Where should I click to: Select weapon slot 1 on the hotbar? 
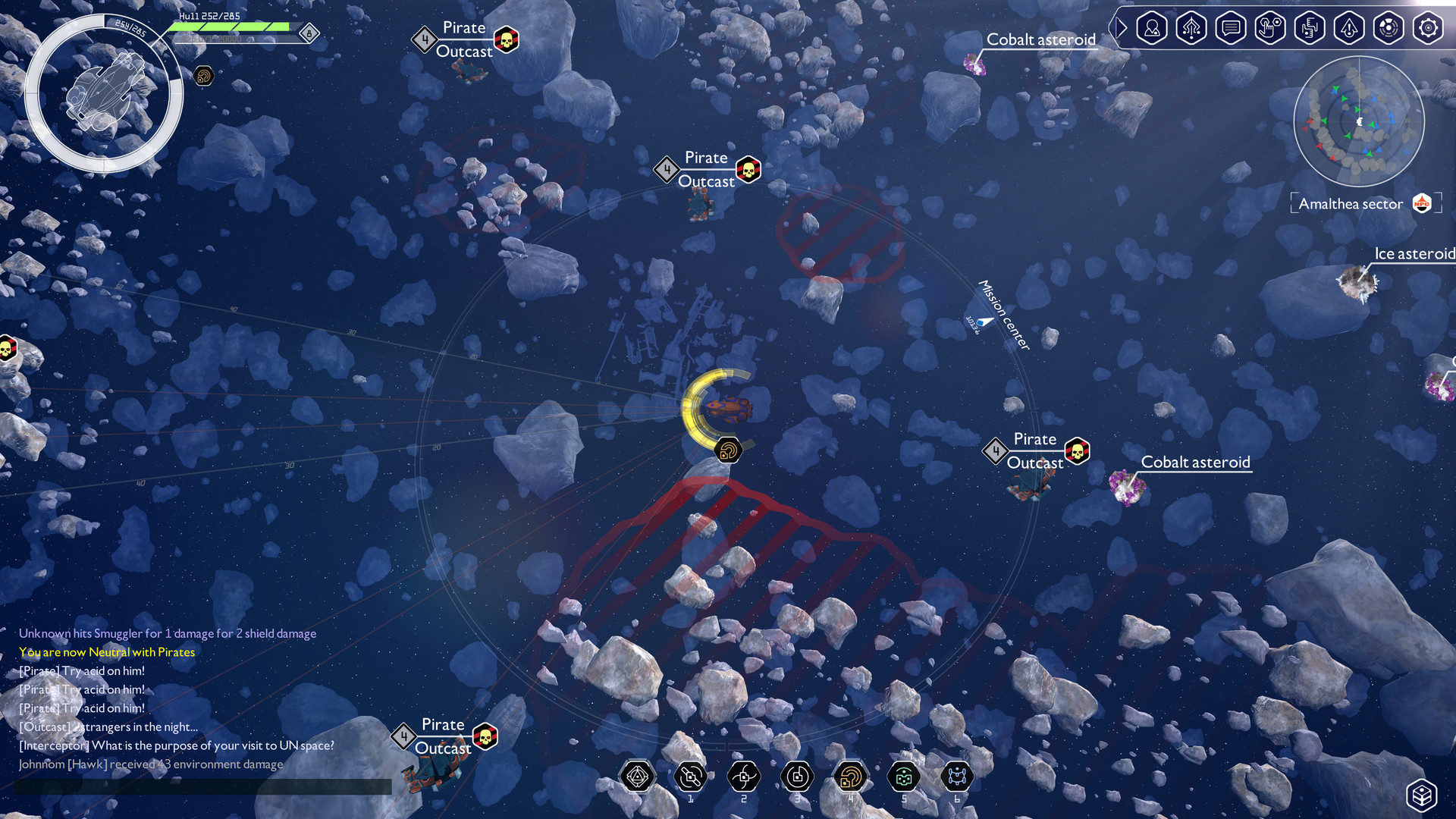[690, 776]
